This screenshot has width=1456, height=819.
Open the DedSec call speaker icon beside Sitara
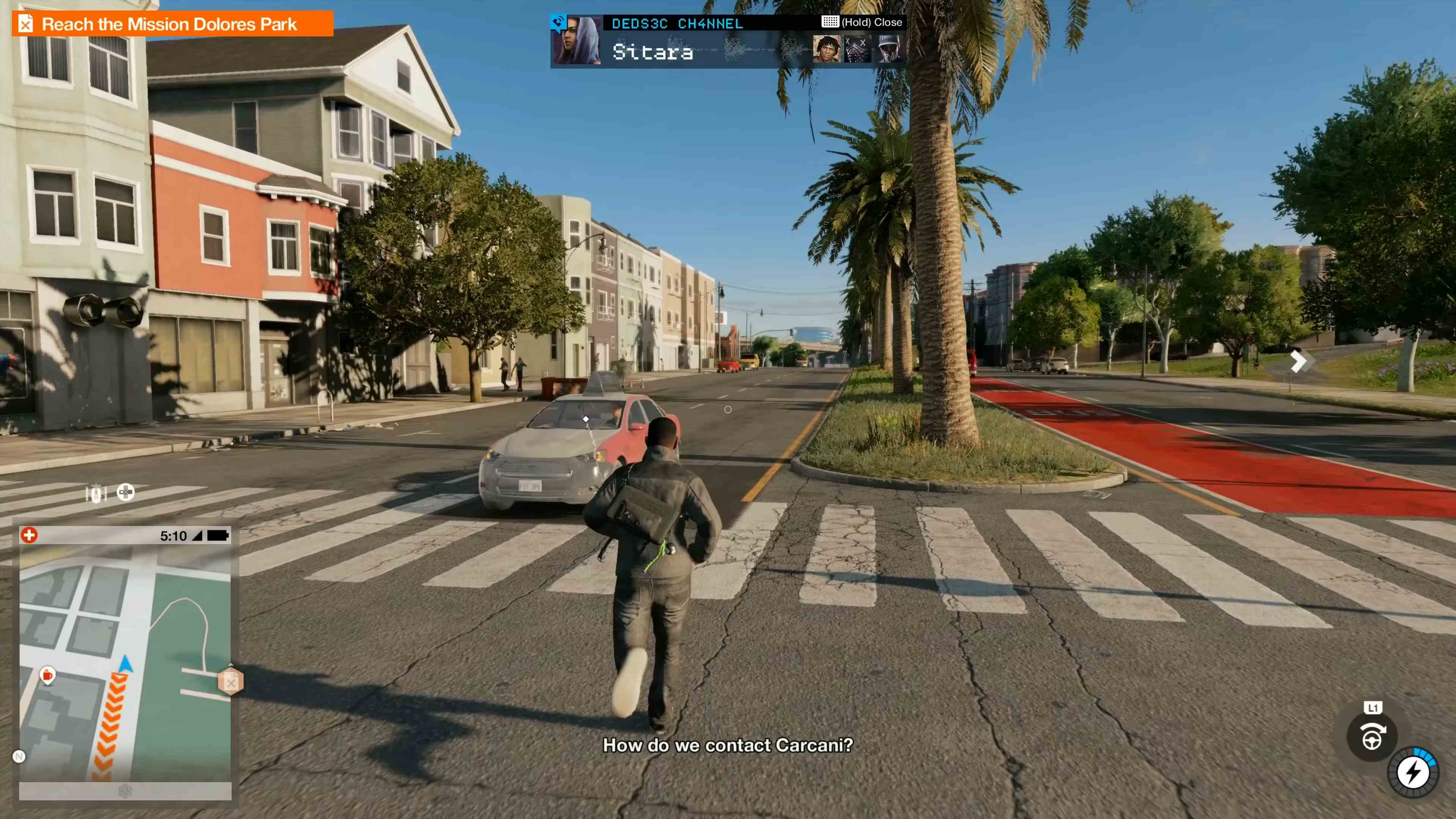tap(559, 23)
